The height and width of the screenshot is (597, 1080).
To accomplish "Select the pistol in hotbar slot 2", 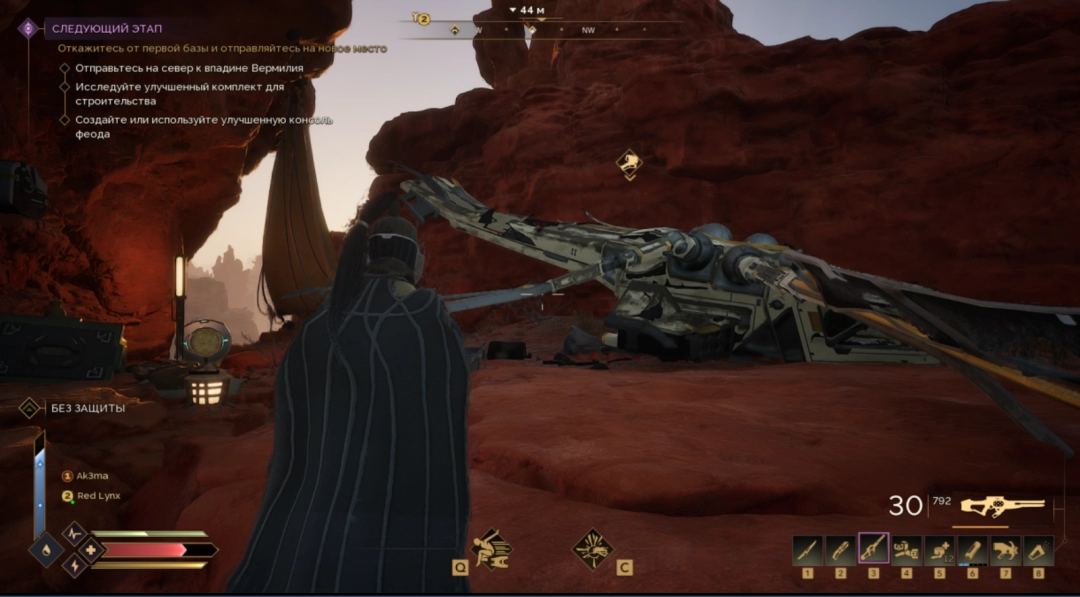I will 841,550.
